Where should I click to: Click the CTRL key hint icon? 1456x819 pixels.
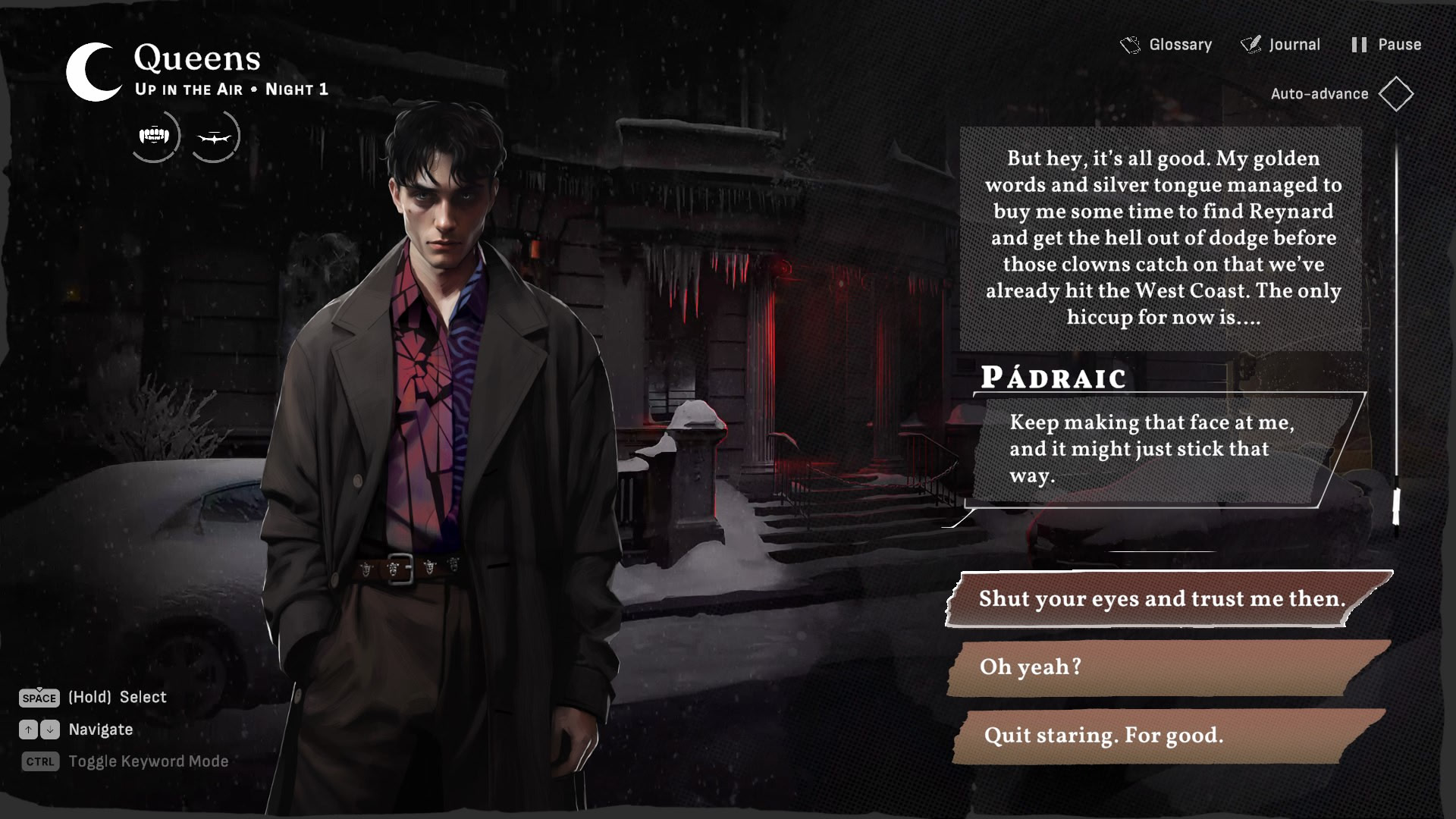pos(39,761)
